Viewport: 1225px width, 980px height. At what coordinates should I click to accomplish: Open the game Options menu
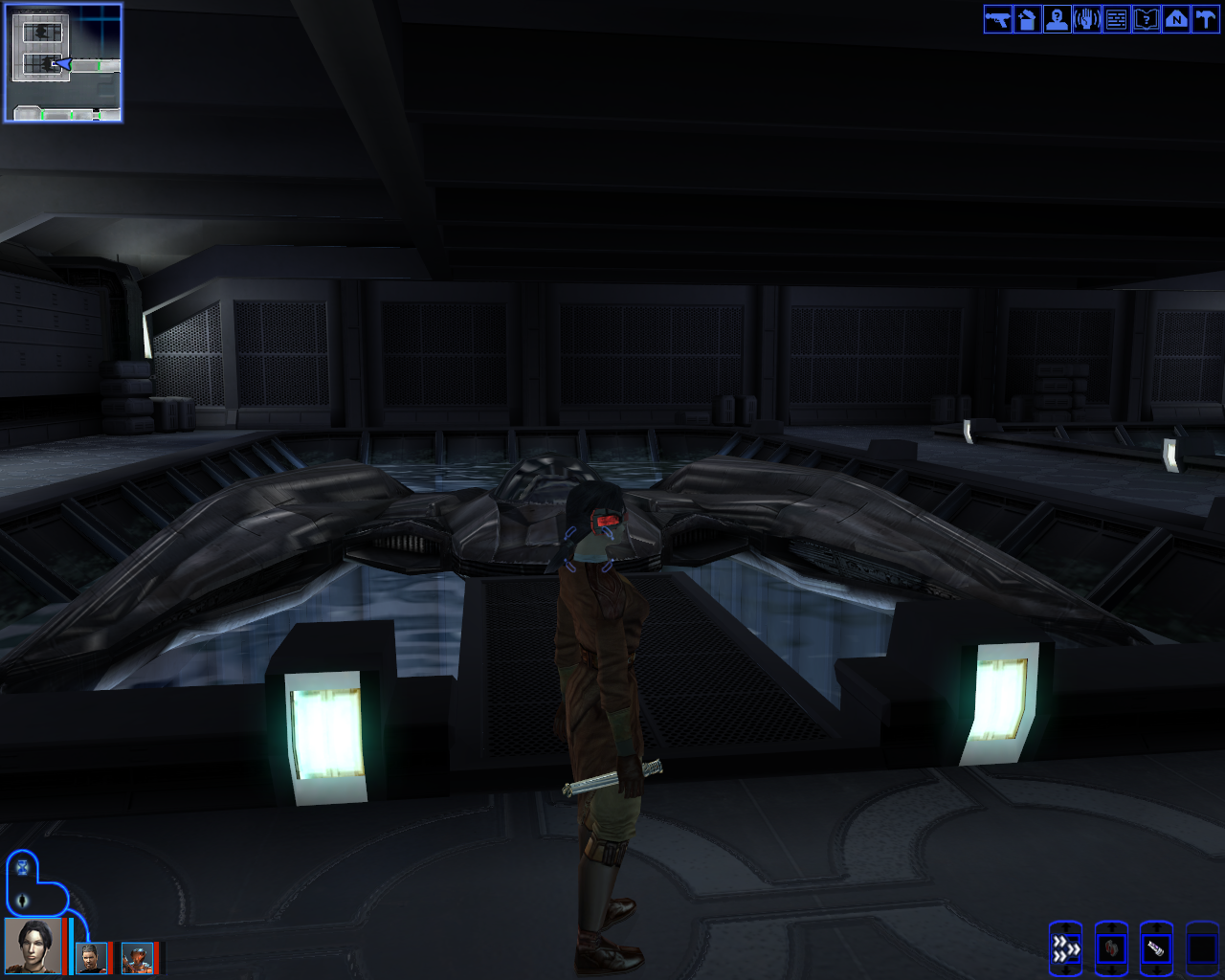pos(1207,19)
